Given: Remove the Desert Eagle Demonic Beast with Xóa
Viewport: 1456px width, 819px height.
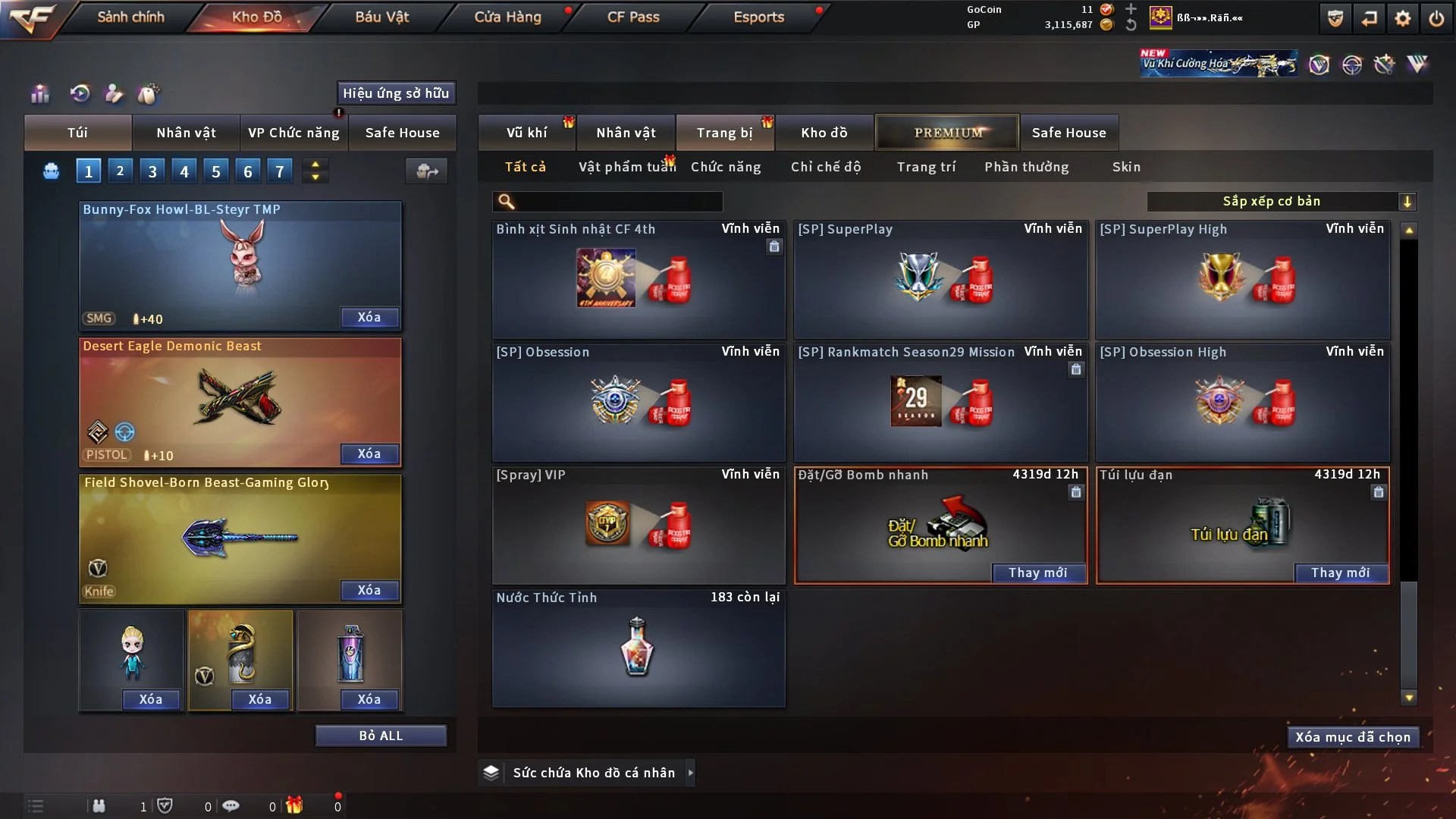Looking at the screenshot, I should [x=369, y=453].
